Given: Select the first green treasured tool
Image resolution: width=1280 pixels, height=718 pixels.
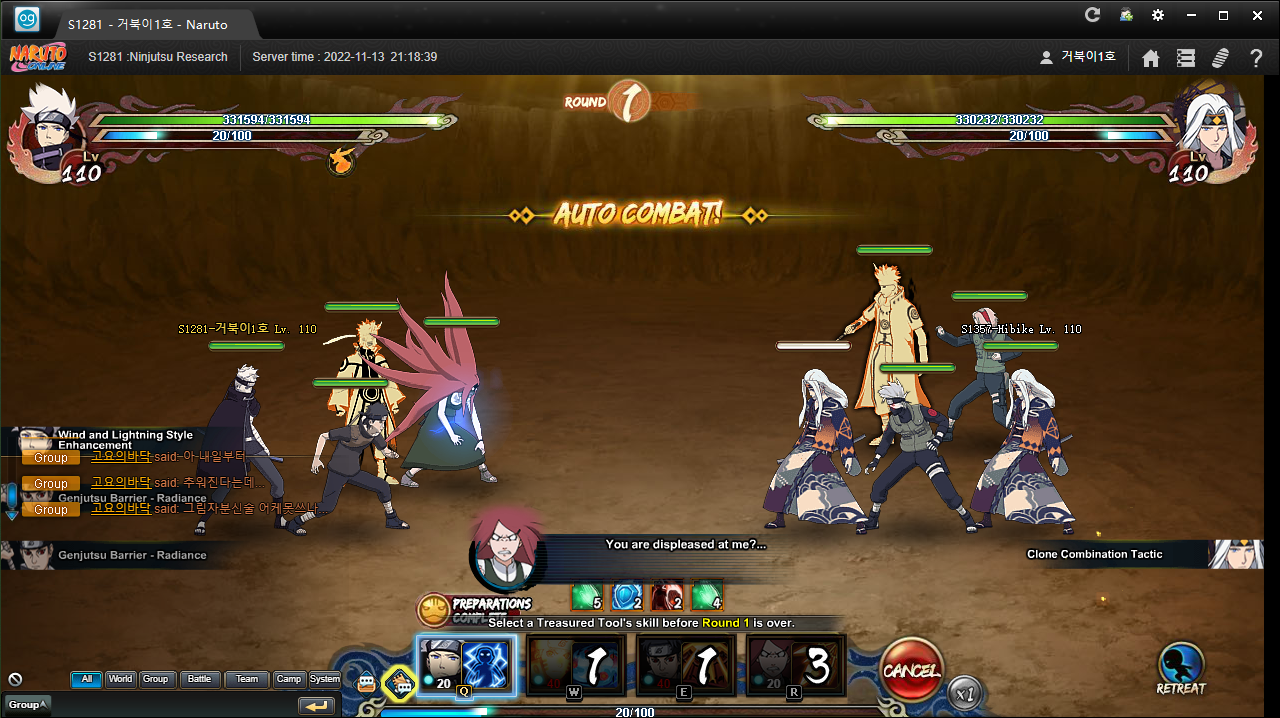Looking at the screenshot, I should point(585,596).
